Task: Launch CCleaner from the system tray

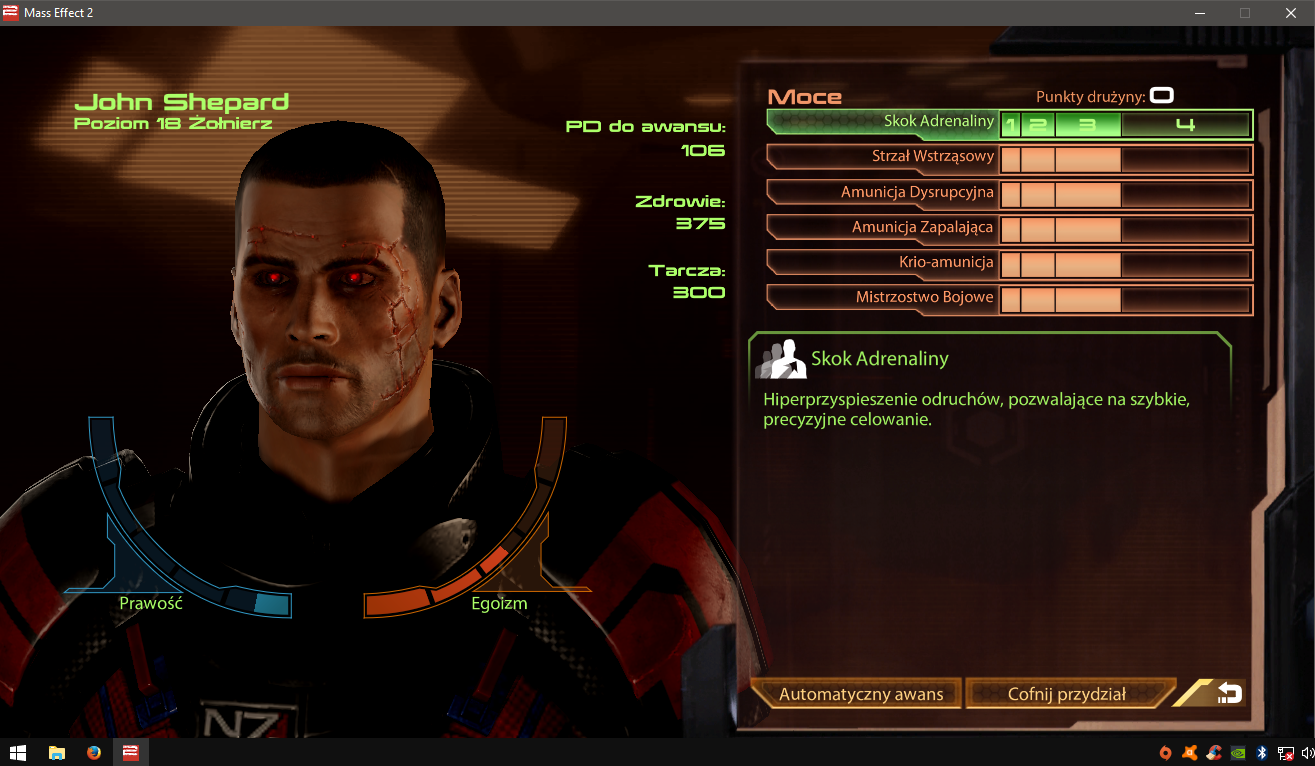Action: pyautogui.click(x=1213, y=753)
